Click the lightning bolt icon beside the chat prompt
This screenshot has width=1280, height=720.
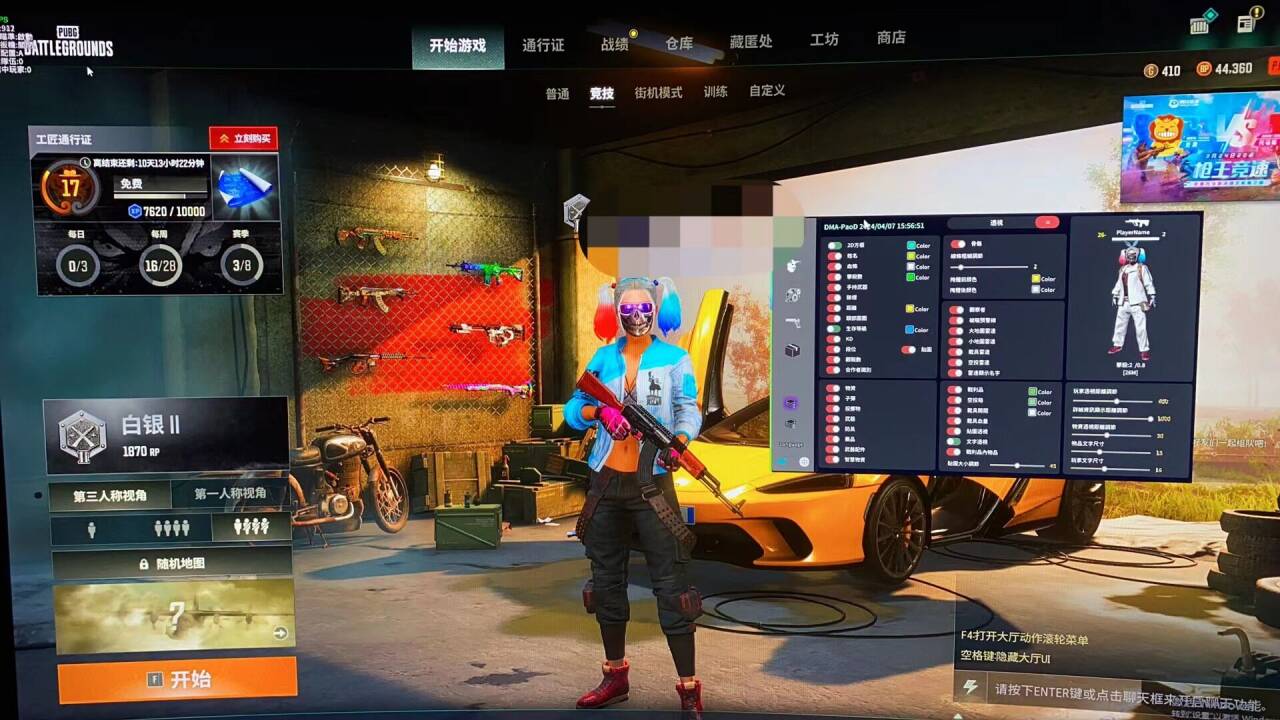click(x=968, y=686)
